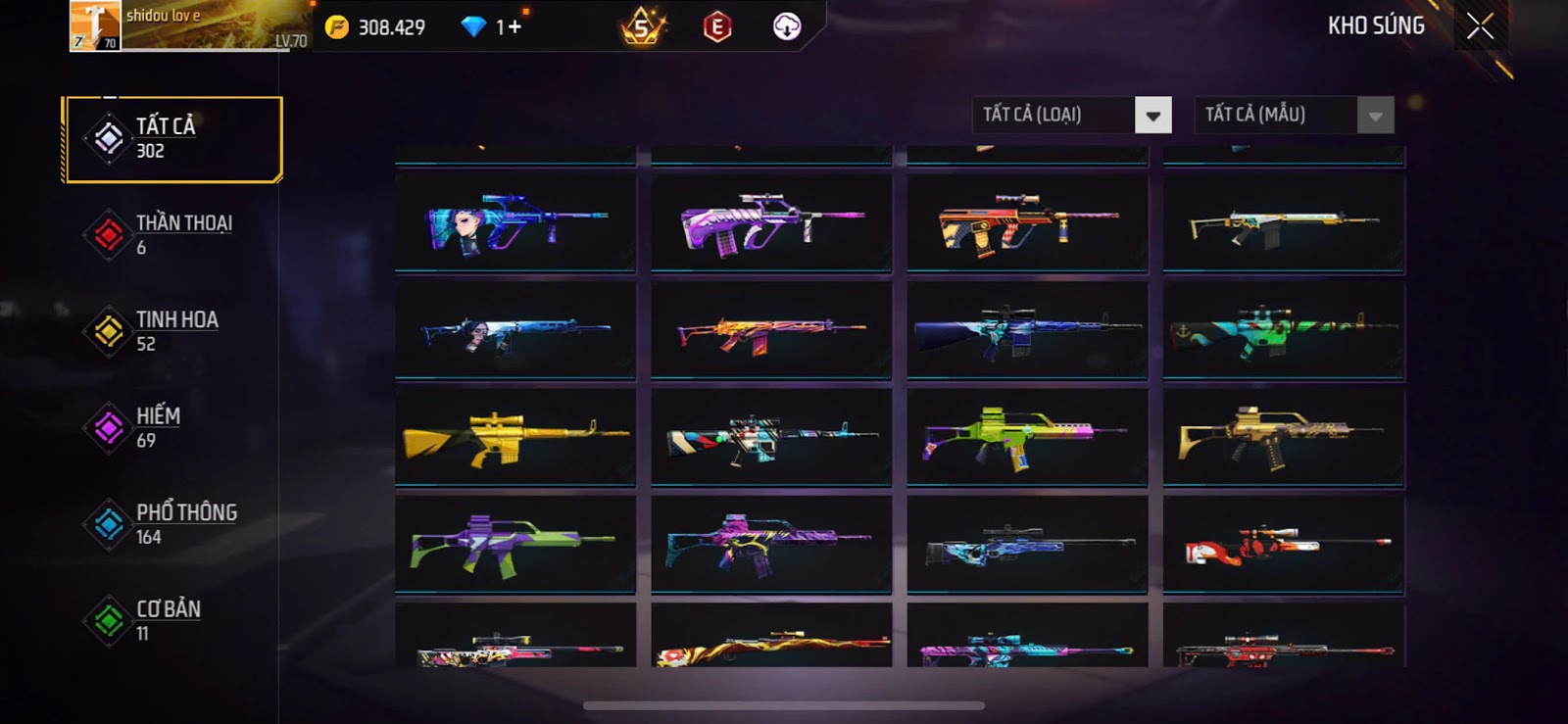The height and width of the screenshot is (724, 1568).
Task: Open the red E badge icon
Action: tap(717, 27)
